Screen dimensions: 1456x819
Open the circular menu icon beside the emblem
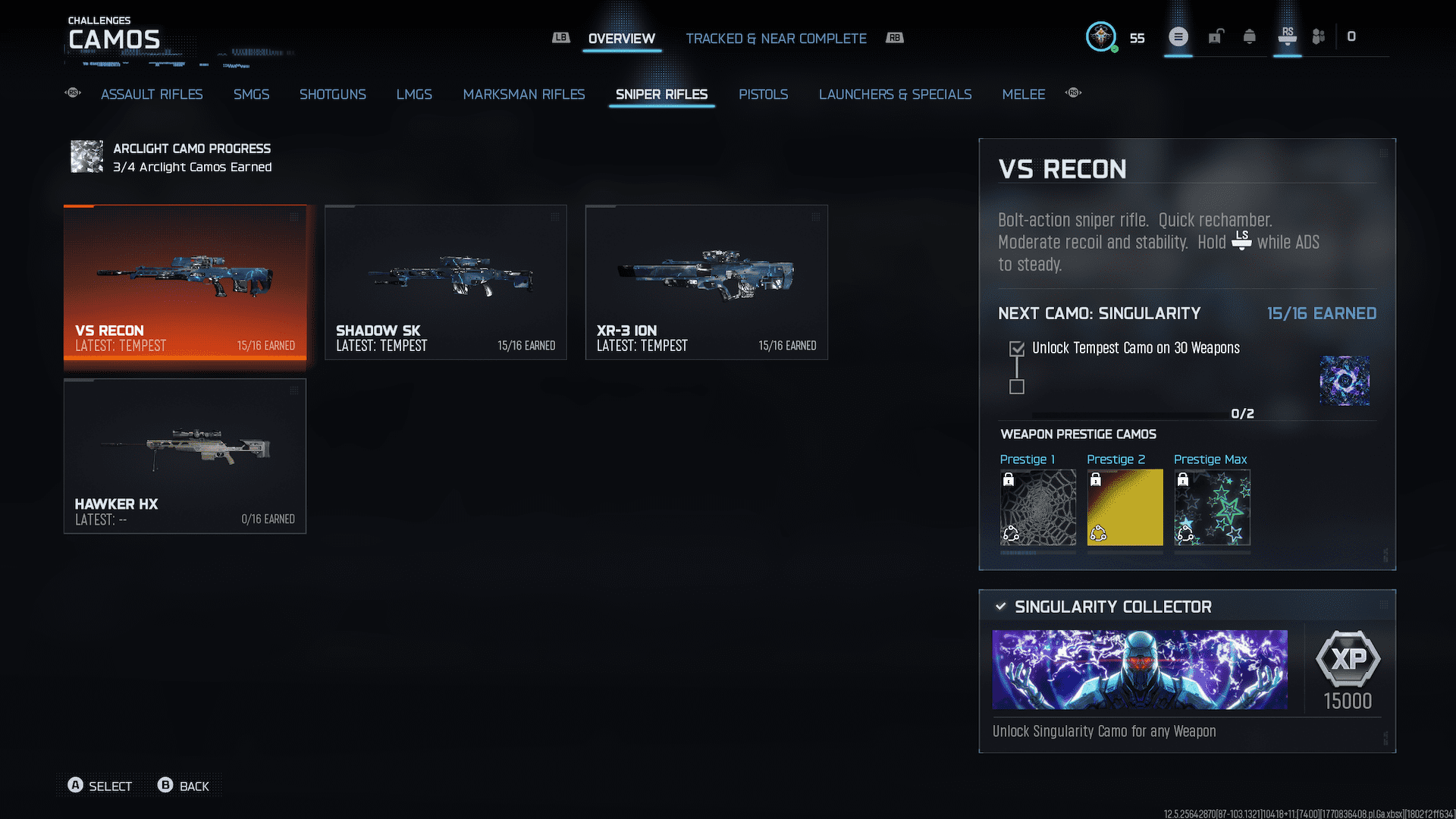[1178, 36]
